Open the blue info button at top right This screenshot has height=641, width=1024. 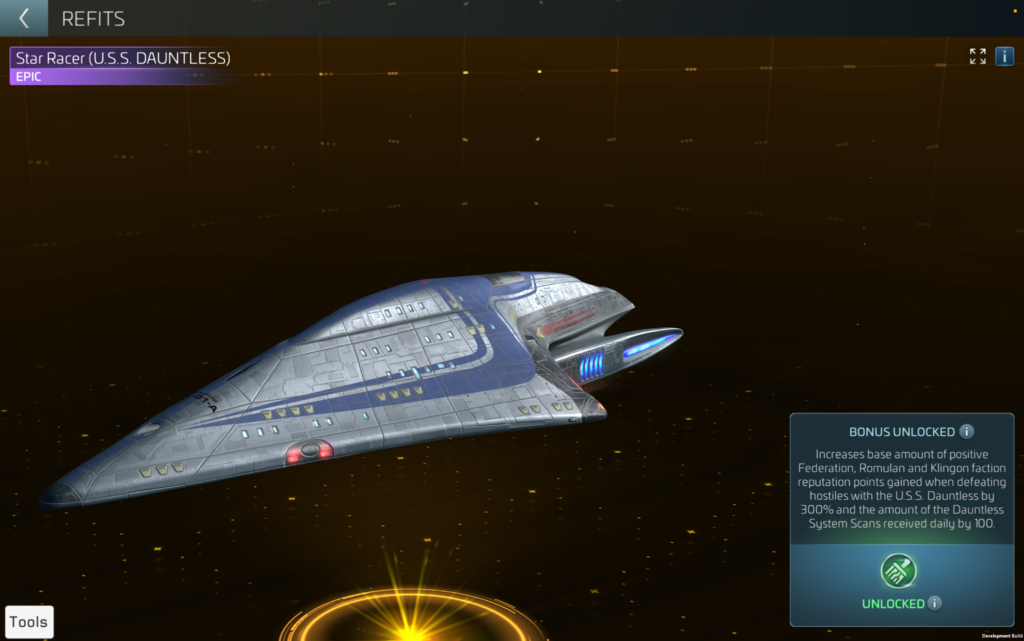click(x=1004, y=56)
